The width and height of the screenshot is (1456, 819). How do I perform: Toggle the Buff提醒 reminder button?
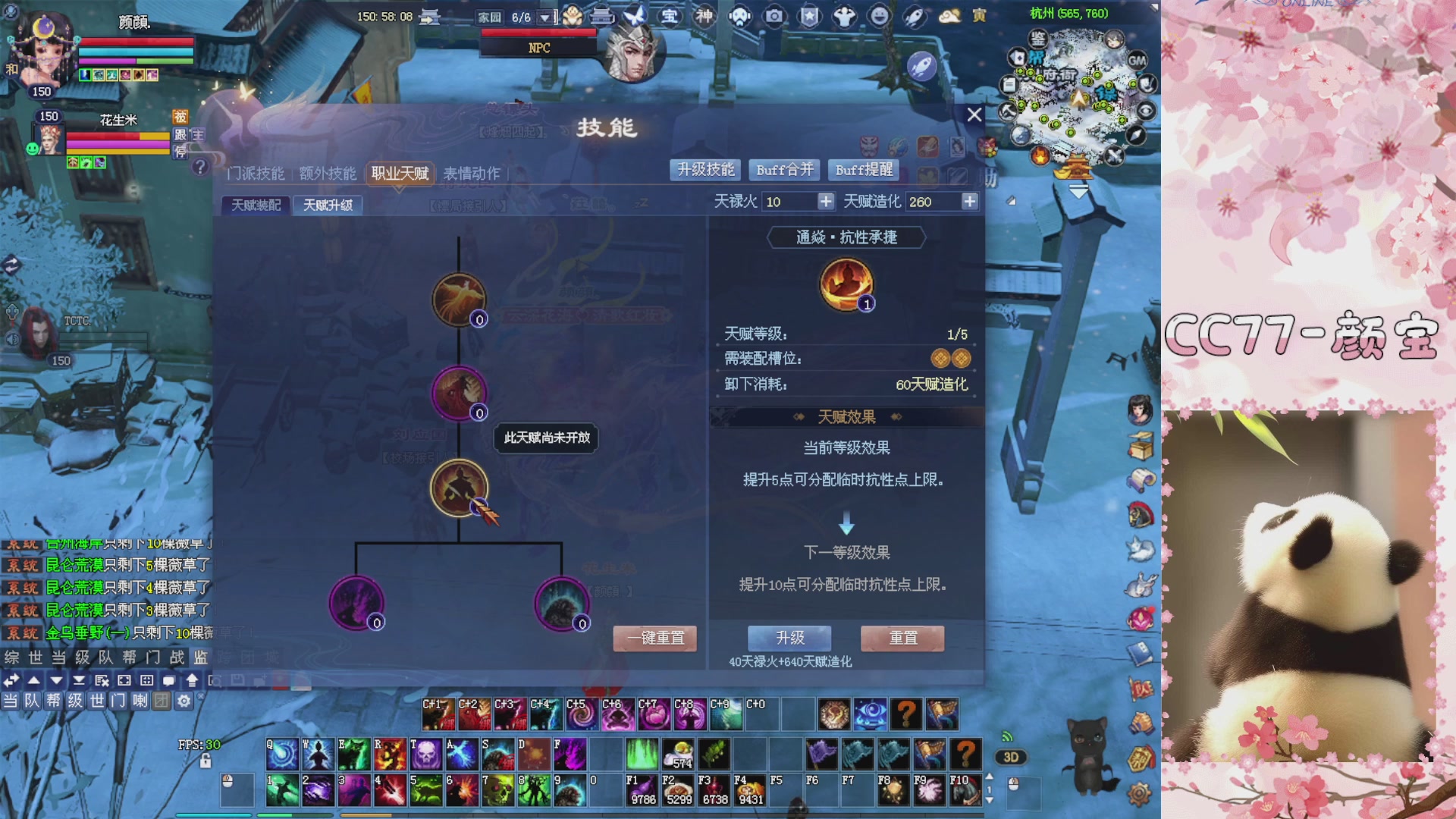click(x=864, y=170)
